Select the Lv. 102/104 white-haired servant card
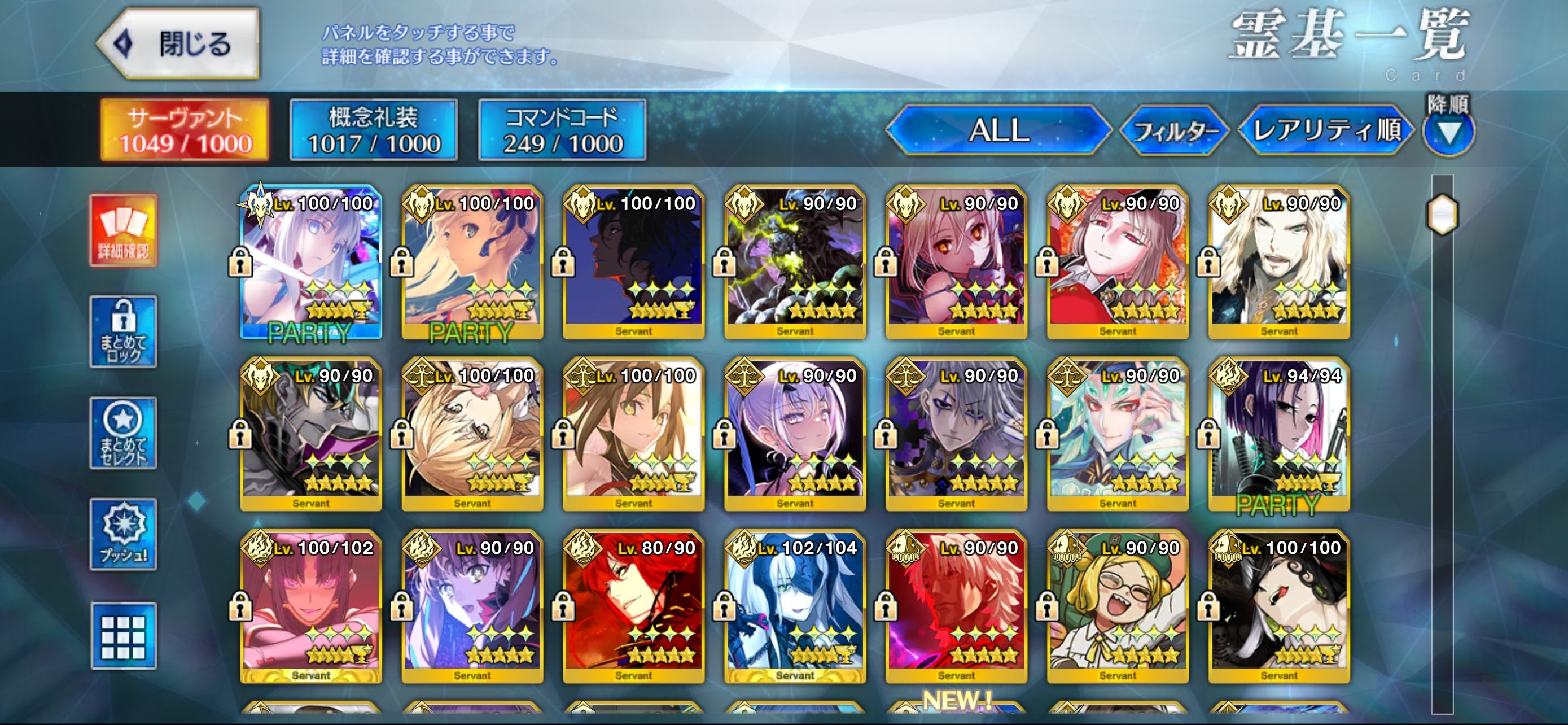Image resolution: width=1568 pixels, height=725 pixels. click(x=795, y=606)
